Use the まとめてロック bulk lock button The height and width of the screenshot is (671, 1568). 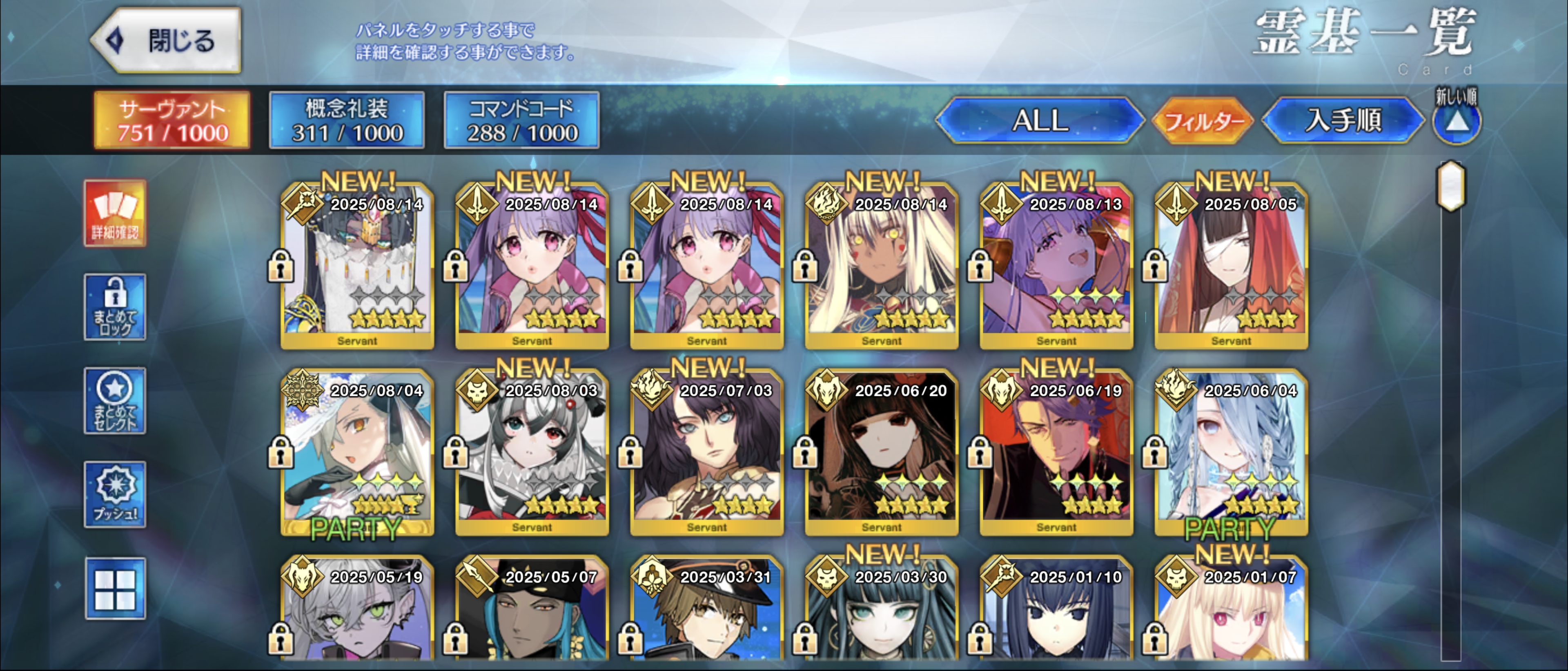click(115, 307)
